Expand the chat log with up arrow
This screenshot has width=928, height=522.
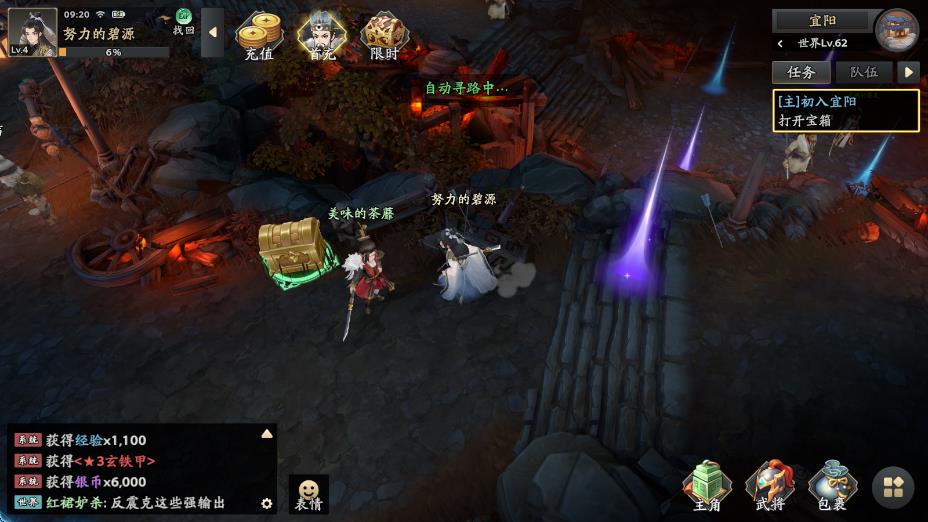267,434
